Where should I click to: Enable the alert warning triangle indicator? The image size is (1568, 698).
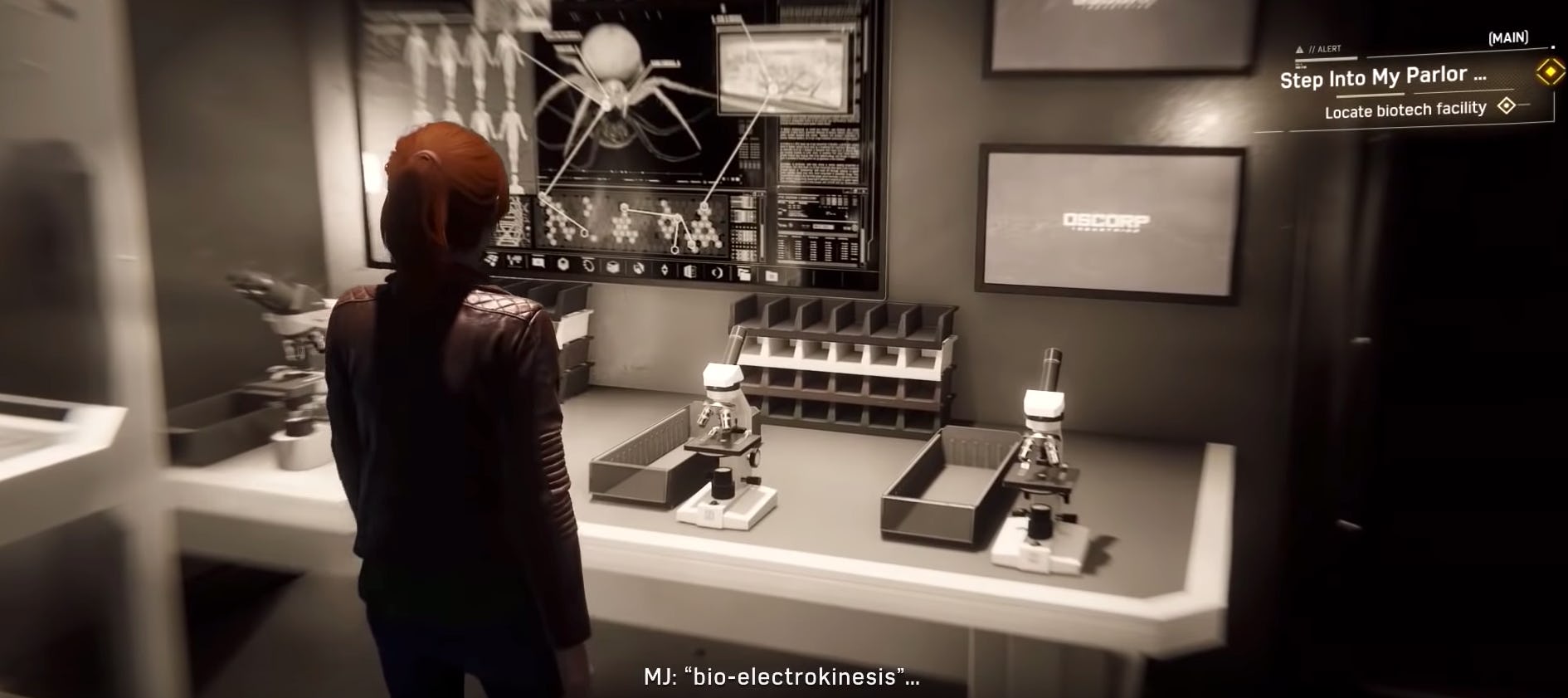[1299, 49]
